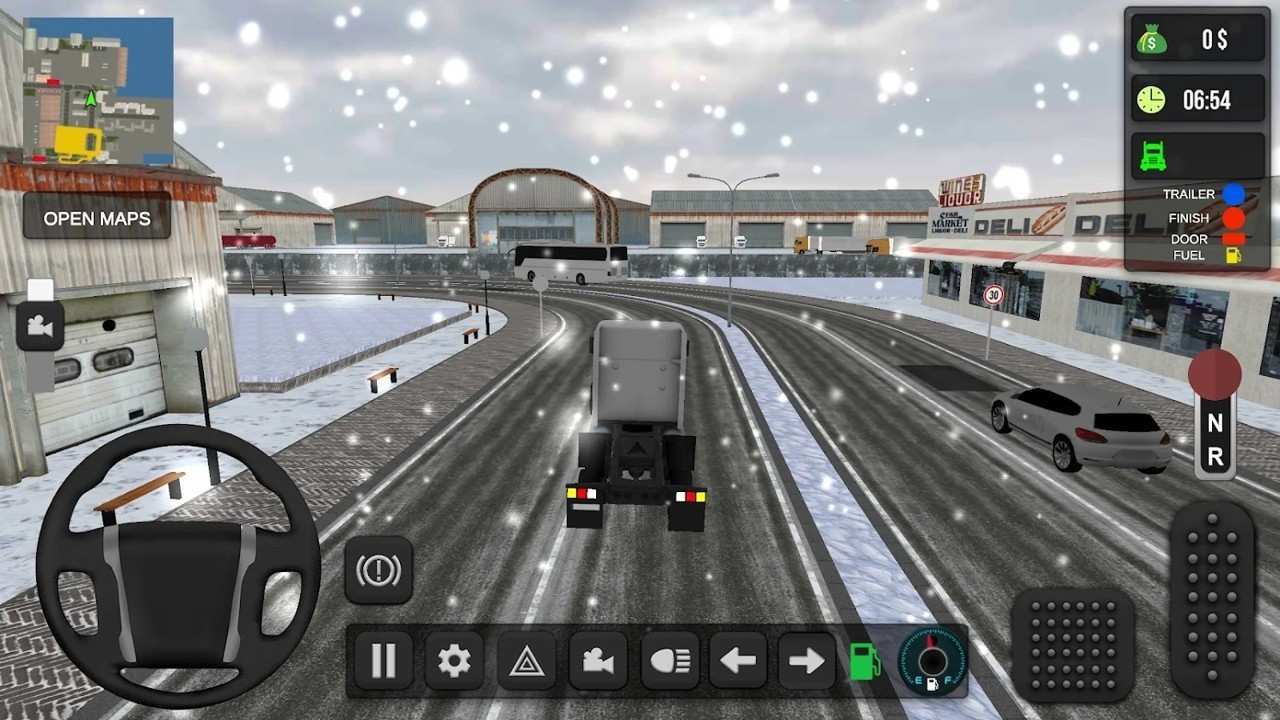Screen dimensions: 1280x720
Task: Open the gear settings menu
Action: [x=454, y=660]
